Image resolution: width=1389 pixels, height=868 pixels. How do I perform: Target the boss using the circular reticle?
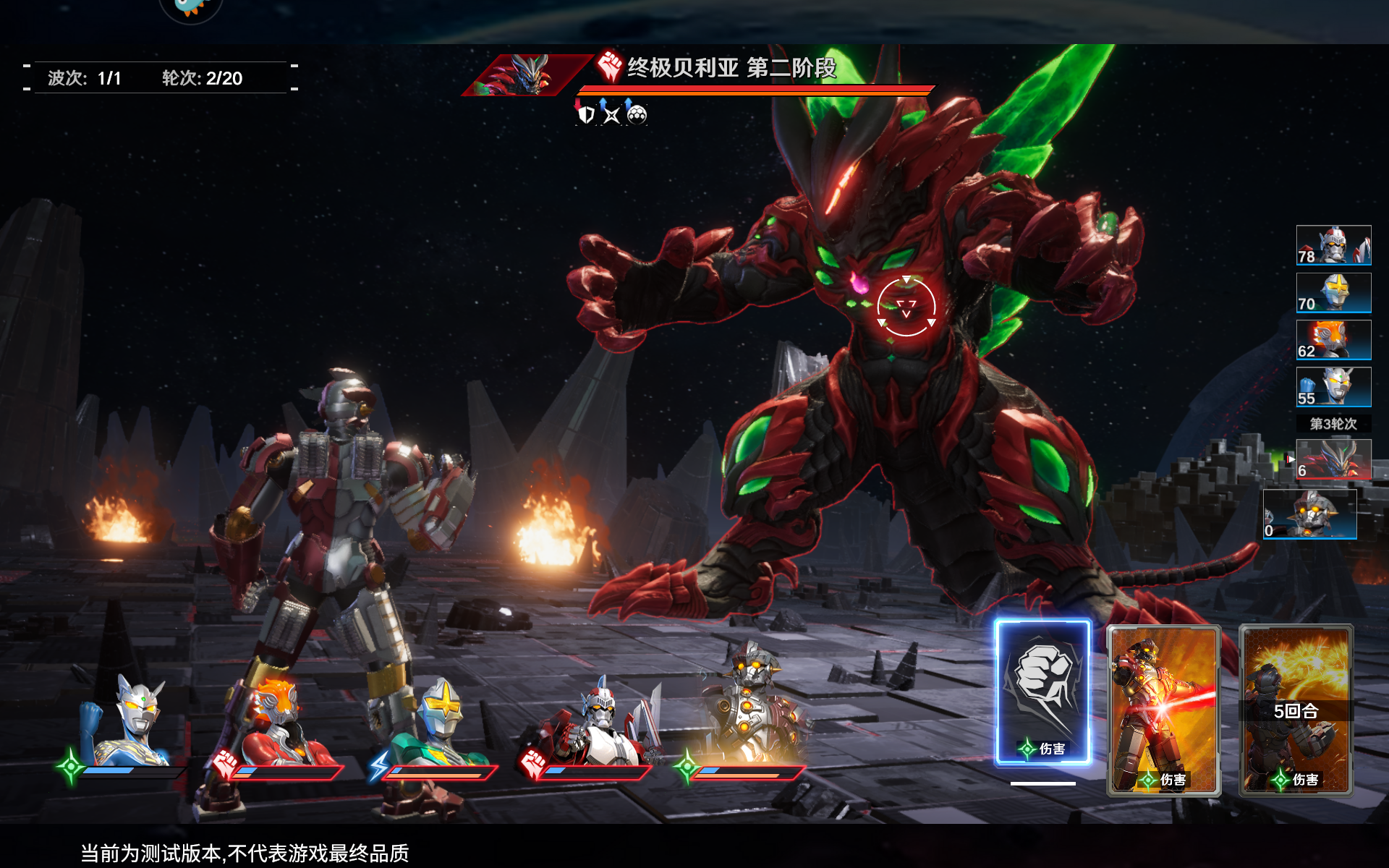pyautogui.click(x=906, y=307)
